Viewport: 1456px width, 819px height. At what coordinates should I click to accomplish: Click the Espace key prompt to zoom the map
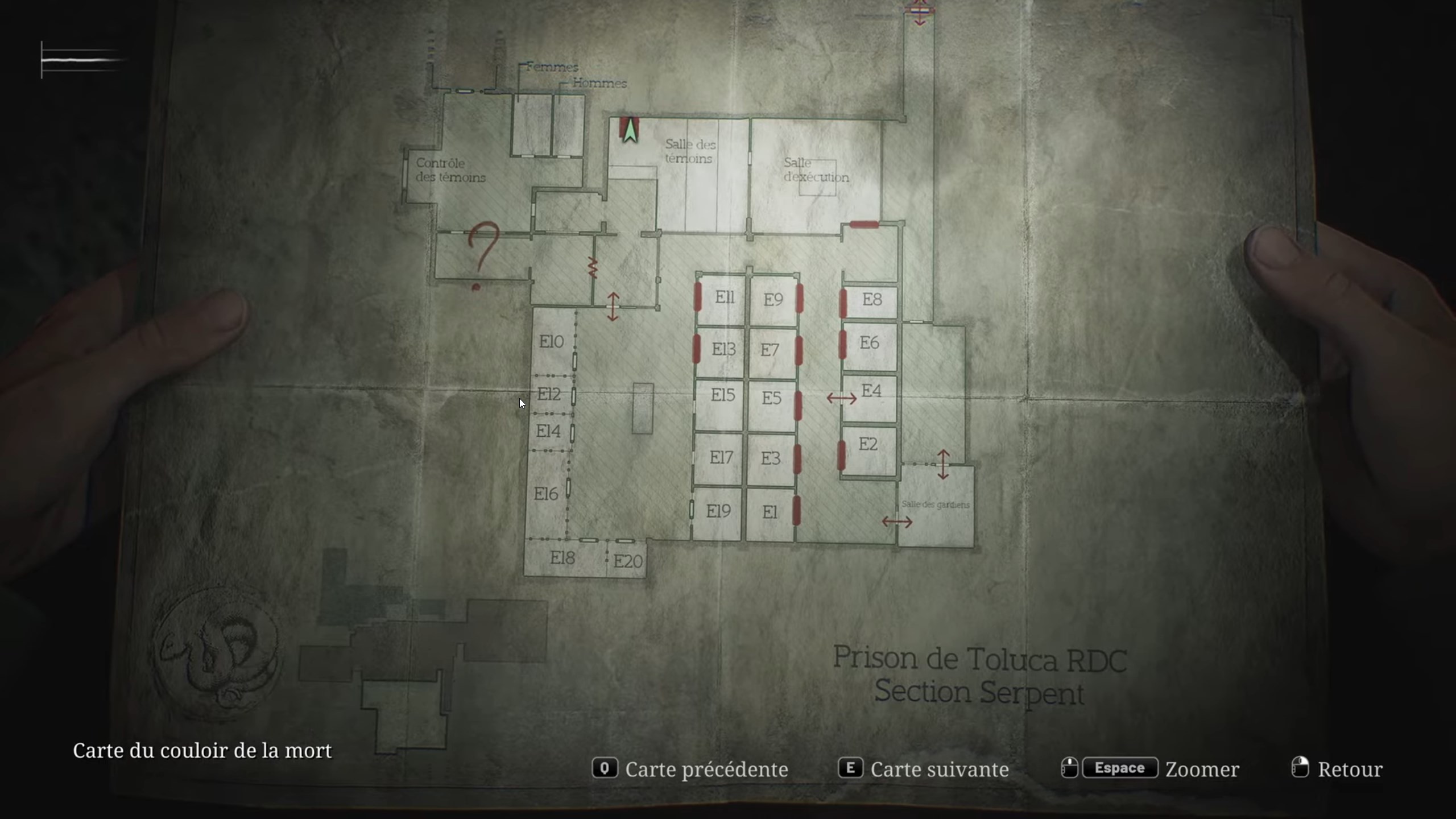pyautogui.click(x=1119, y=768)
